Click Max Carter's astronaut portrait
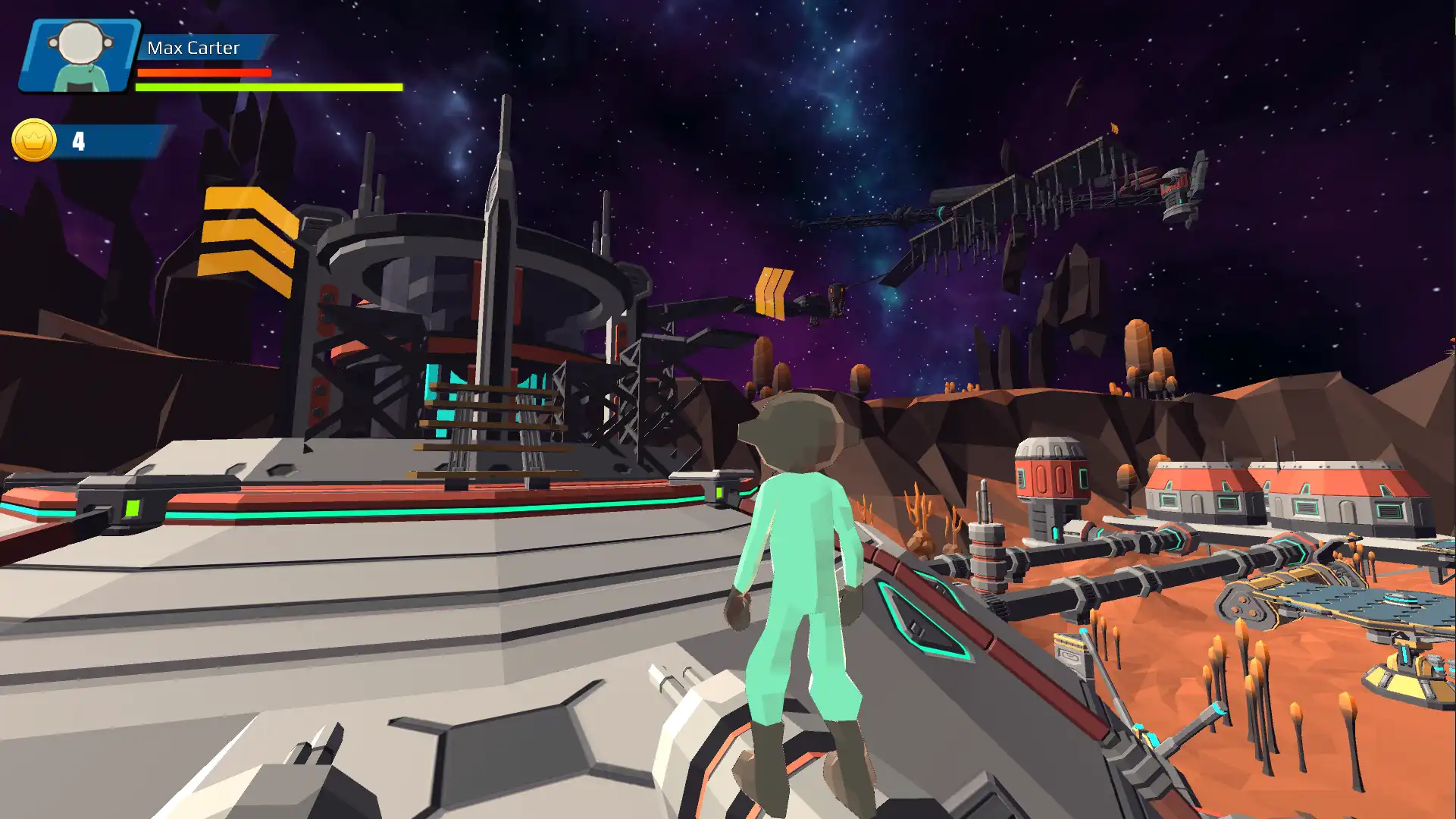Viewport: 1456px width, 819px height. pyautogui.click(x=80, y=56)
